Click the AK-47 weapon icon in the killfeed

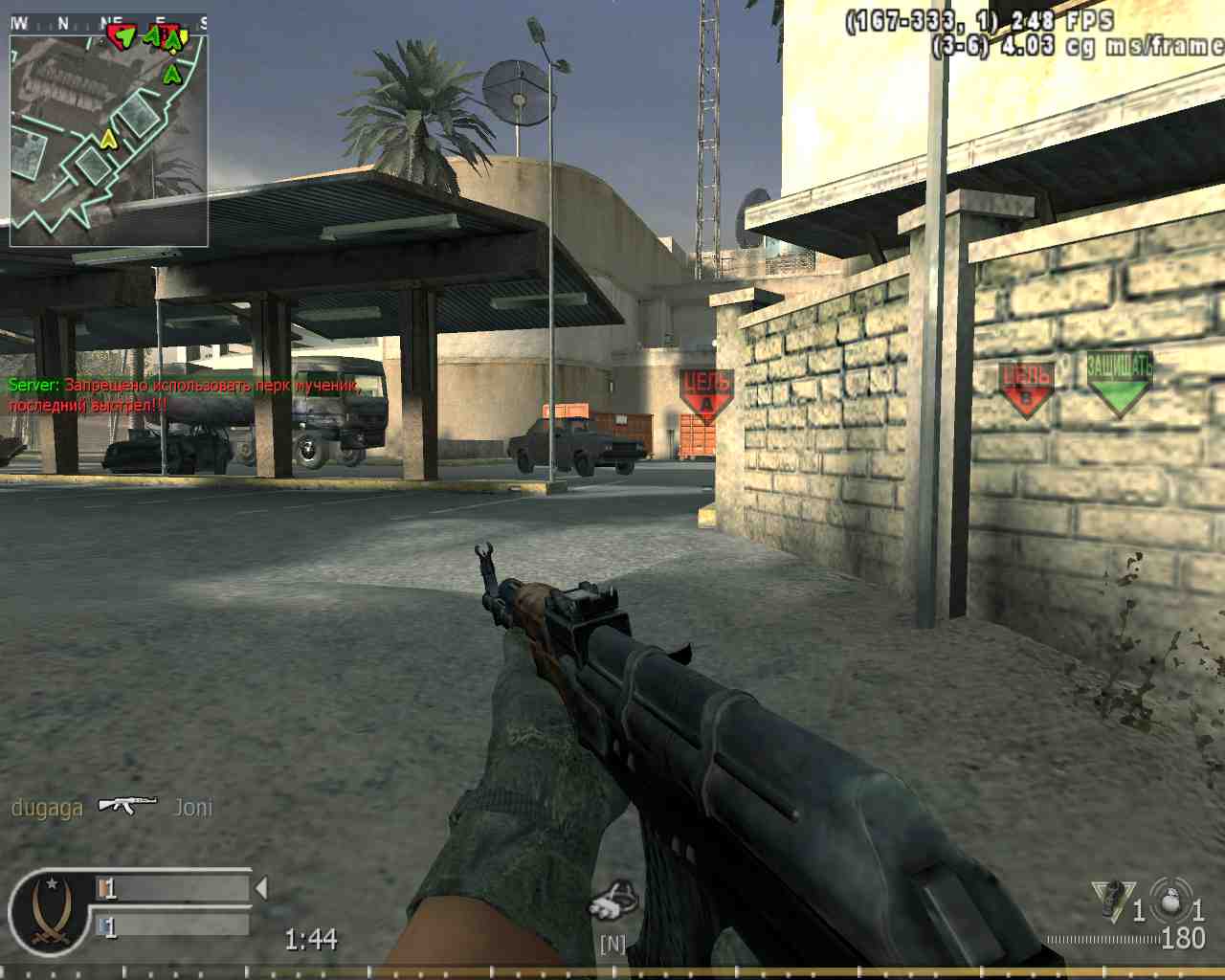(x=127, y=807)
